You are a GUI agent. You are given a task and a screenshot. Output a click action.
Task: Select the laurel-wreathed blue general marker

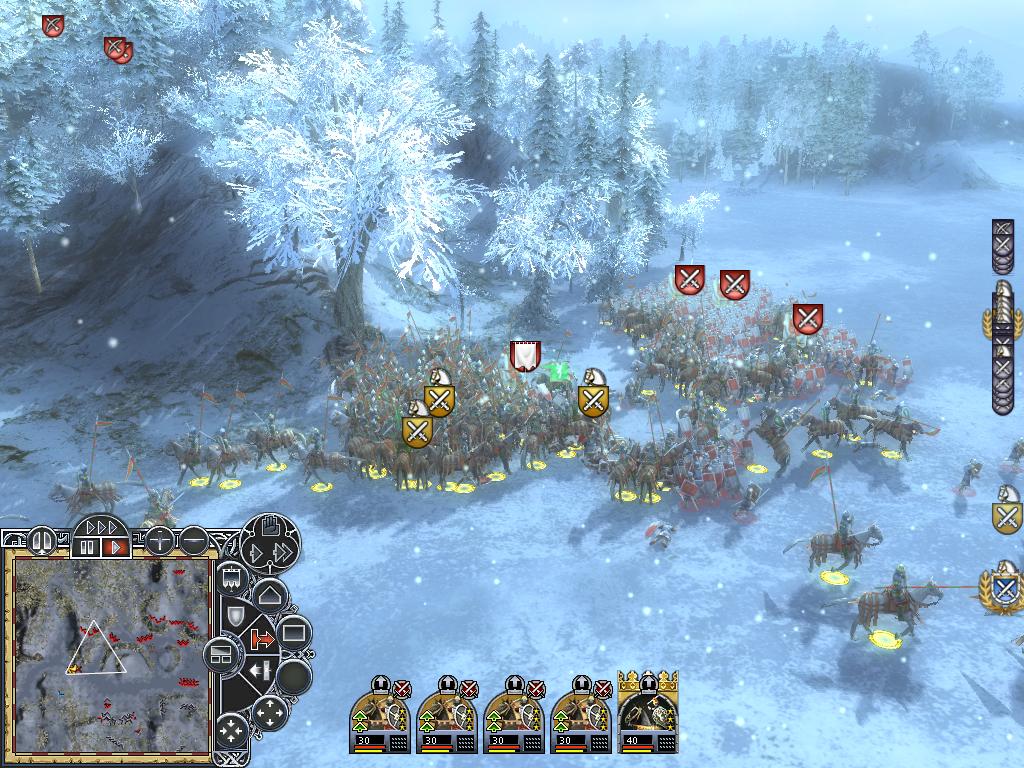coord(1004,589)
